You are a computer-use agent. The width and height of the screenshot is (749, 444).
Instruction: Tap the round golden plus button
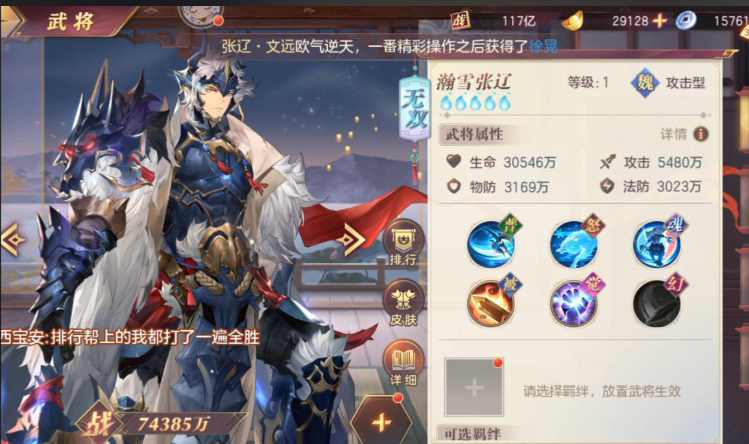(x=380, y=420)
